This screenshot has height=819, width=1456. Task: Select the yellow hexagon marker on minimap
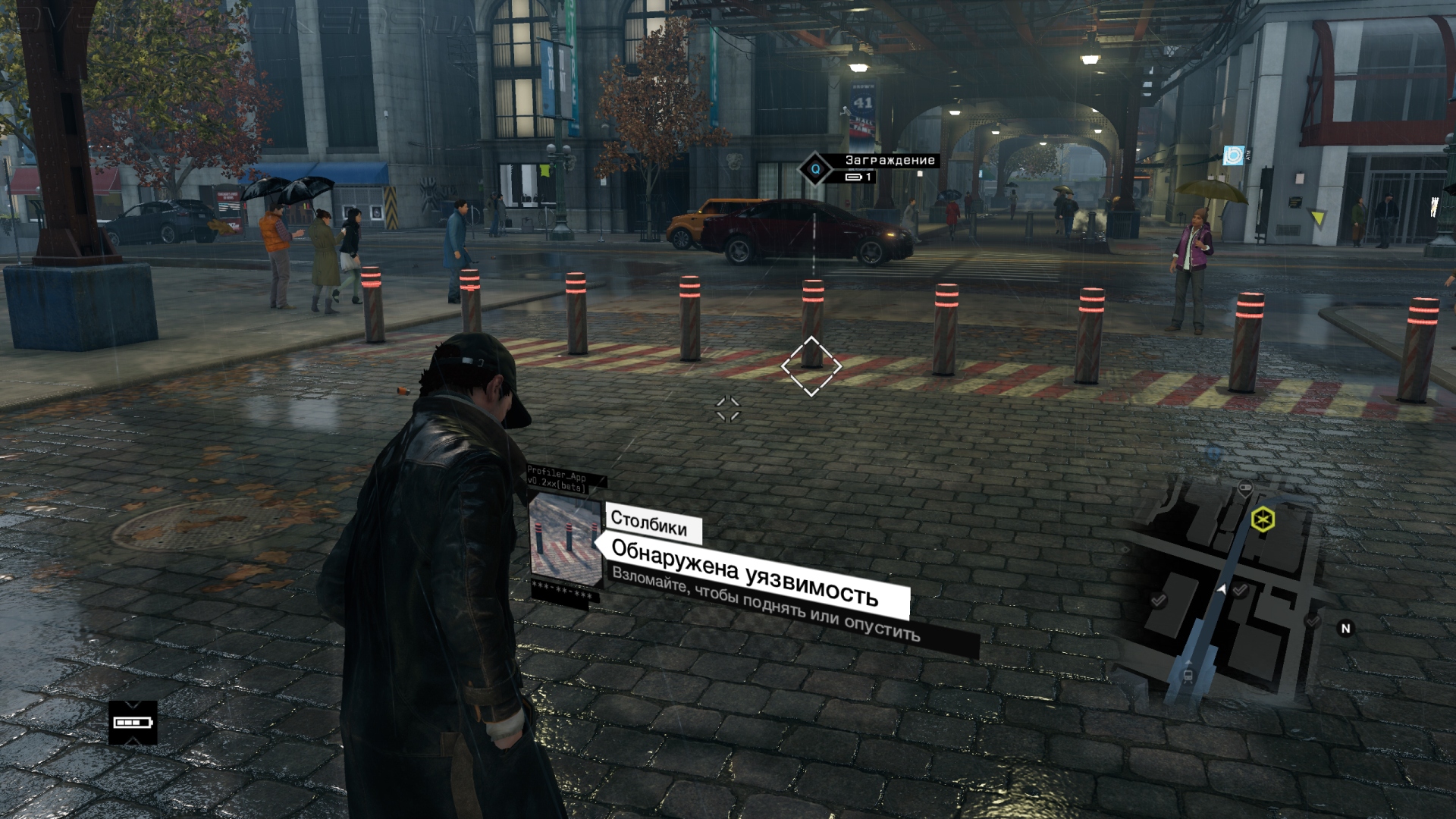(1263, 519)
